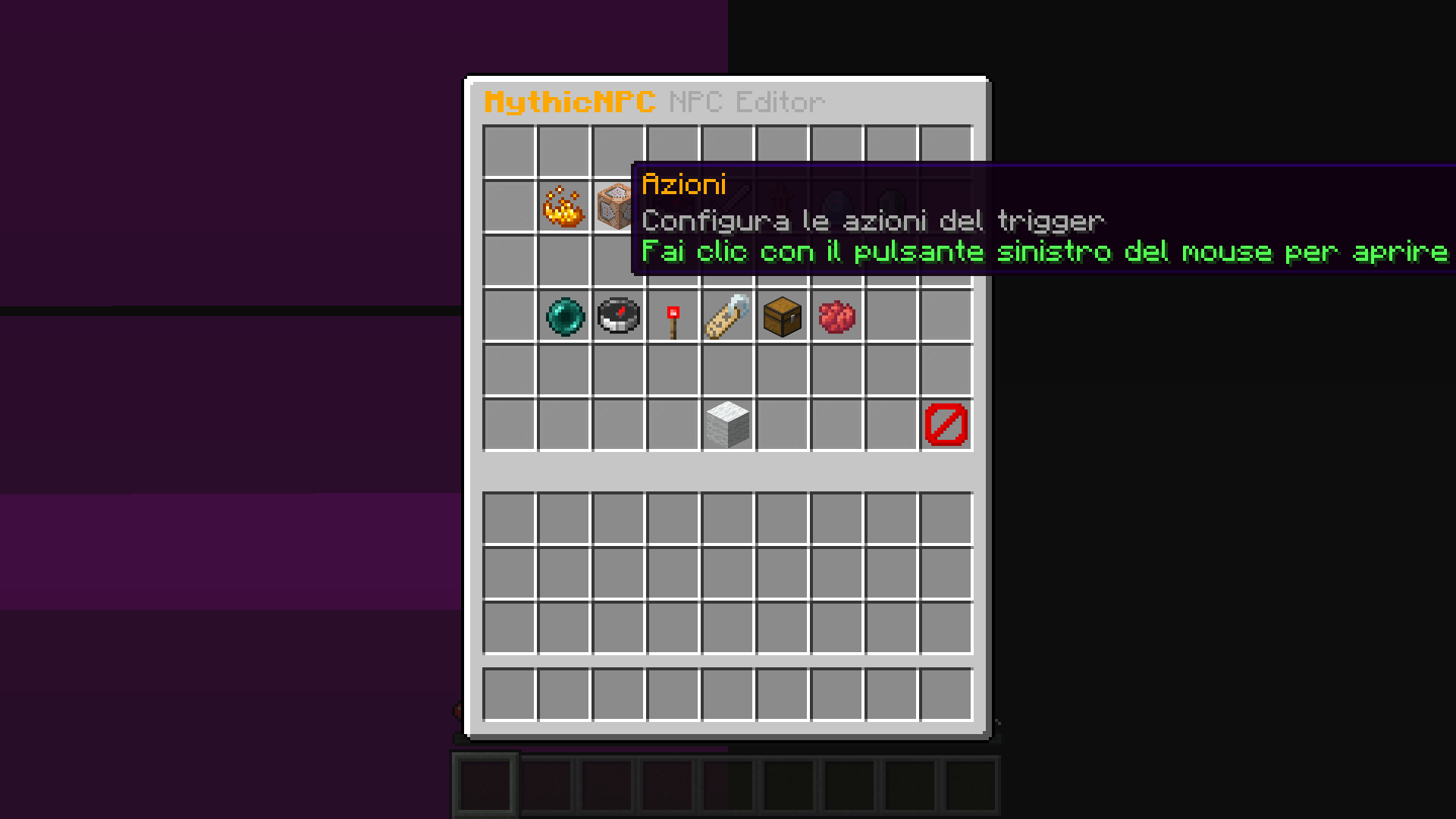This screenshot has width=1456, height=819.
Task: Click the empty slot right of the redstone dust
Action: (892, 316)
